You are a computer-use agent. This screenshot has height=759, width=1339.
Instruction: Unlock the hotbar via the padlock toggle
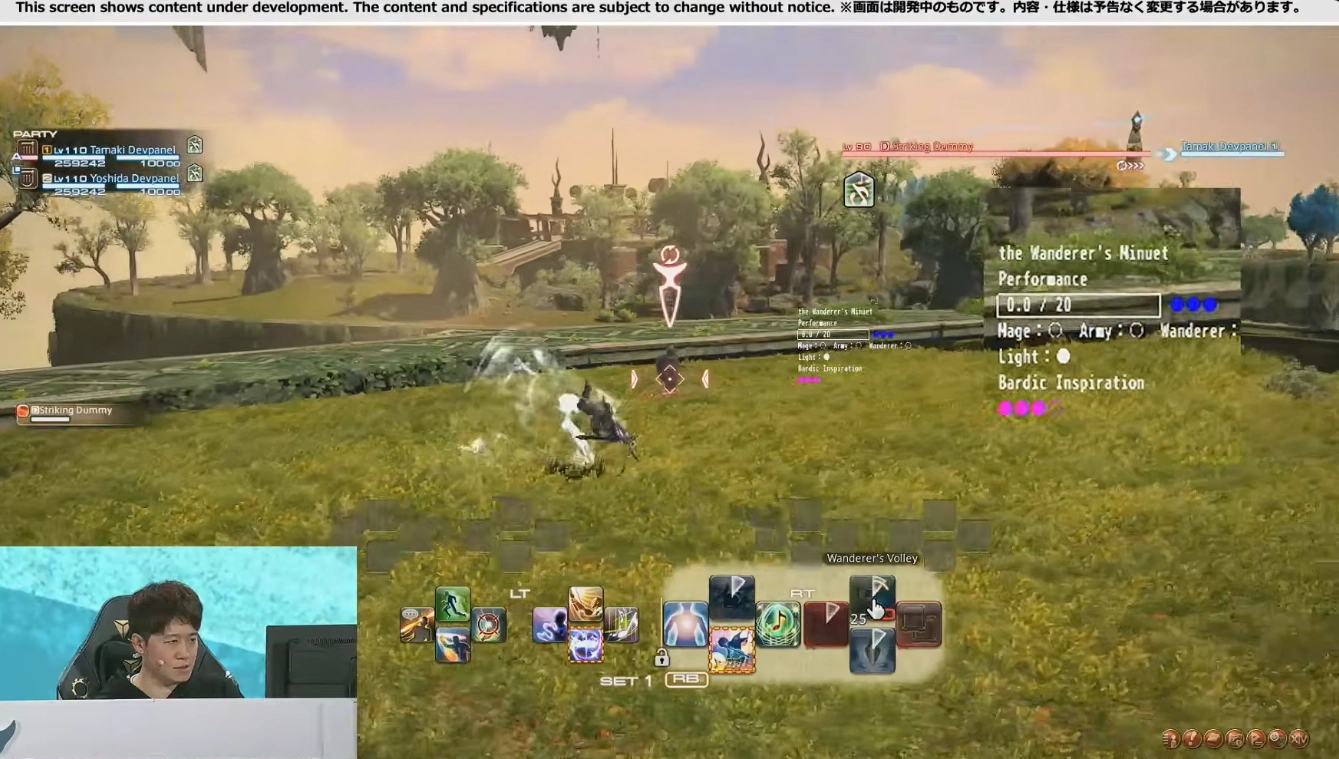(663, 659)
